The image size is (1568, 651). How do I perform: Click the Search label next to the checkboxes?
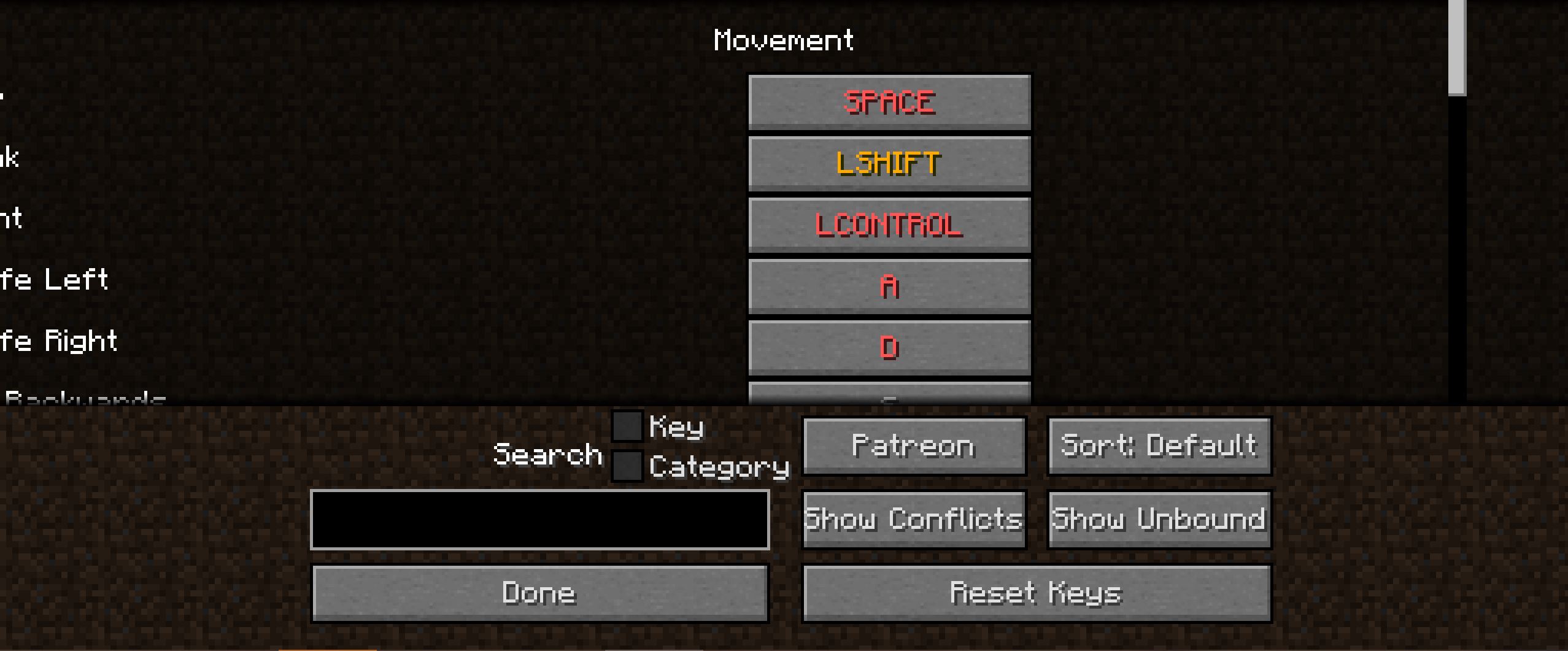[x=548, y=454]
